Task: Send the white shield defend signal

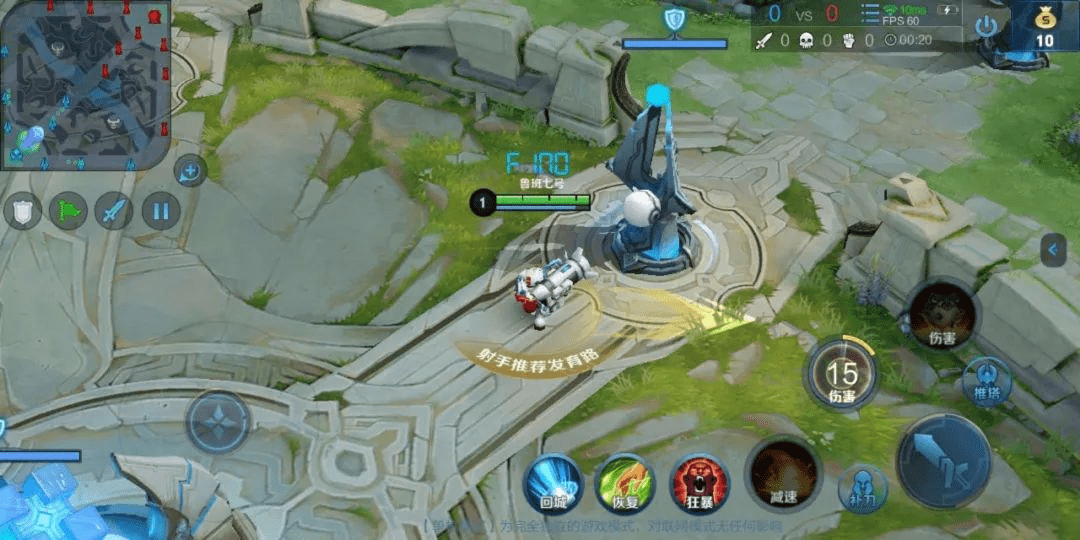Action: click(x=23, y=211)
